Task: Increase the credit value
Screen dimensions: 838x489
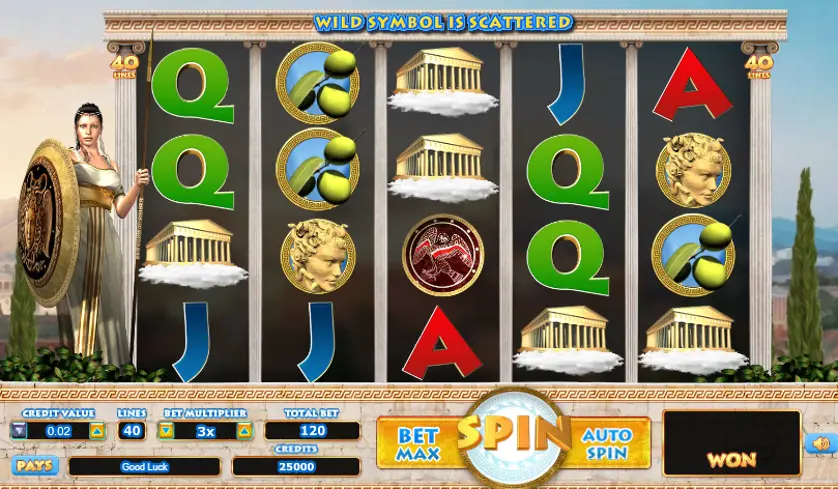Action: click(x=97, y=431)
